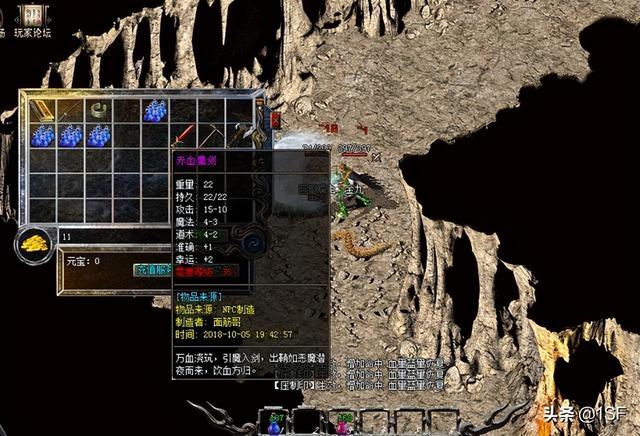Screen dimensions: 640x436
Task: Select the scroll item in the bag
Action: coord(42,109)
